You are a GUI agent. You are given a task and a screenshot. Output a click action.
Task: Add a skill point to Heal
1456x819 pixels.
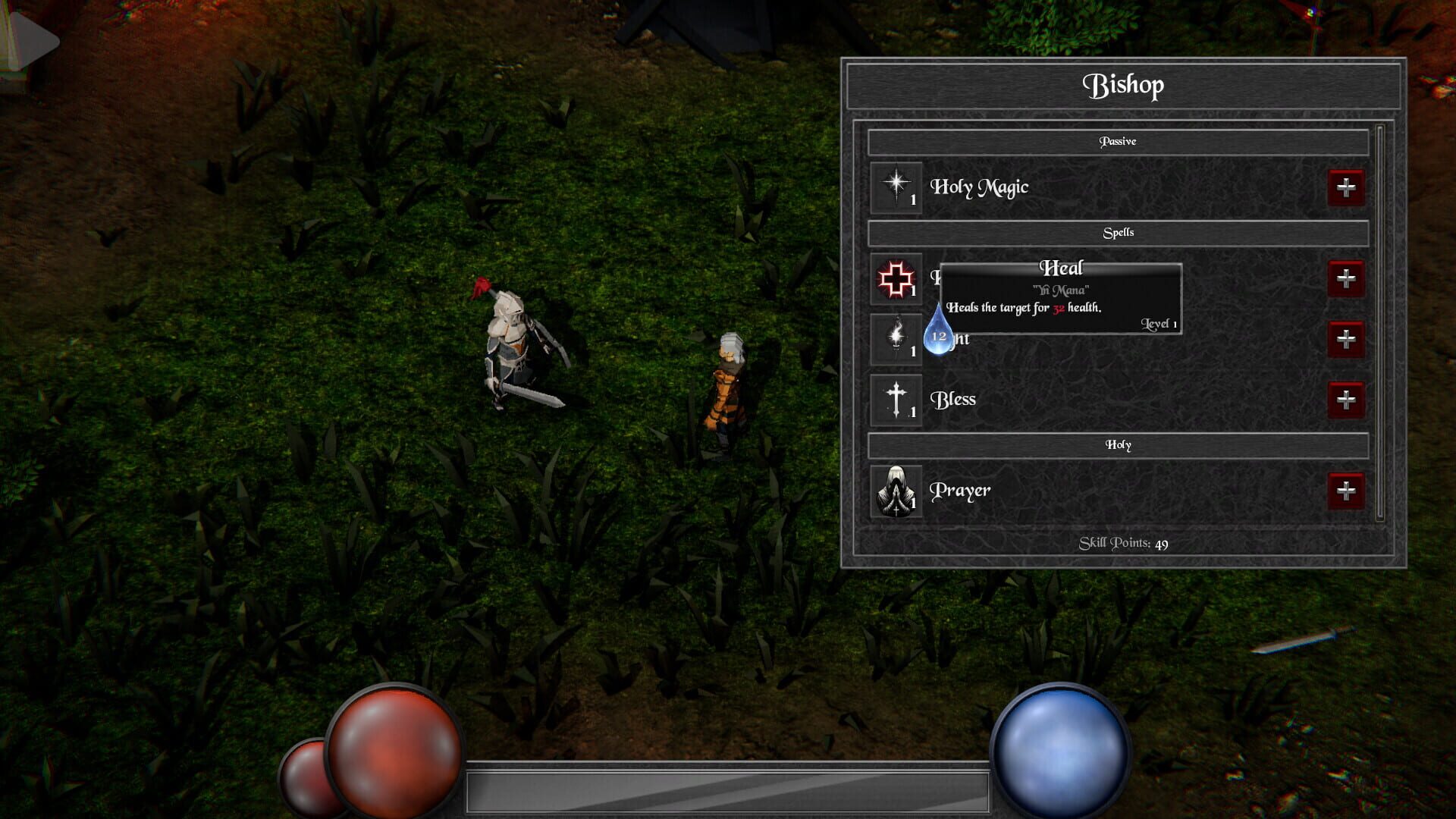1346,279
